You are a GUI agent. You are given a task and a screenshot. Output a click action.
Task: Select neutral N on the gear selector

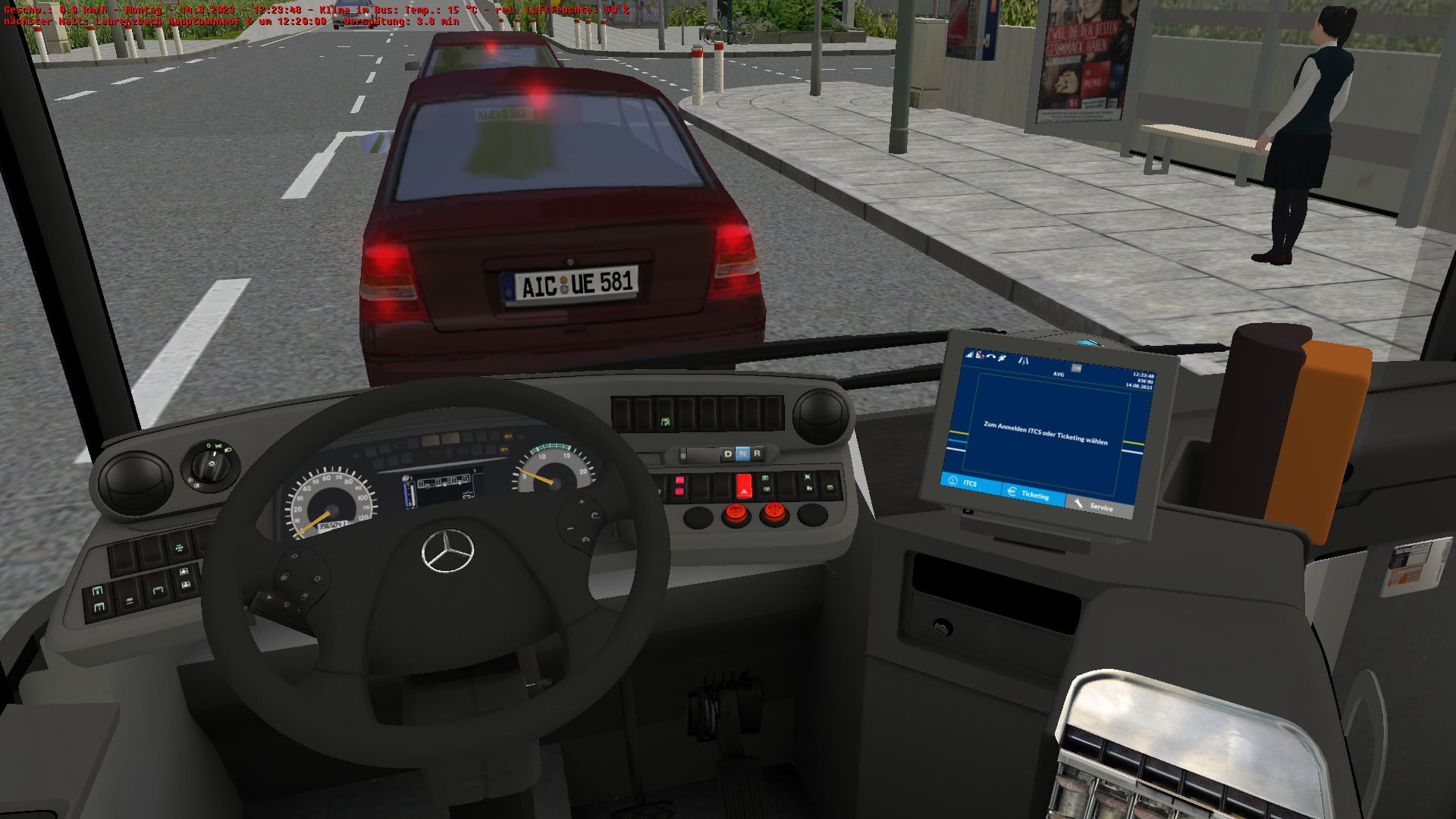(742, 454)
